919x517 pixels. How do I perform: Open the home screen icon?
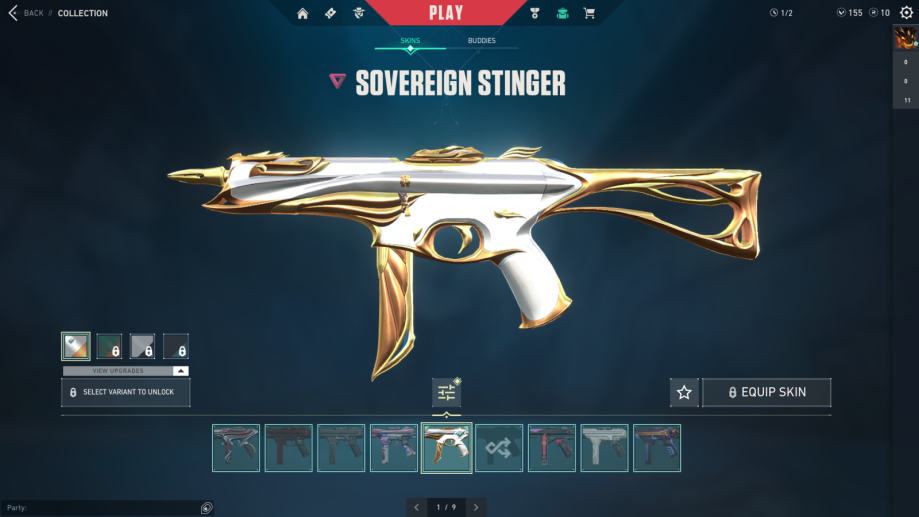click(x=302, y=13)
